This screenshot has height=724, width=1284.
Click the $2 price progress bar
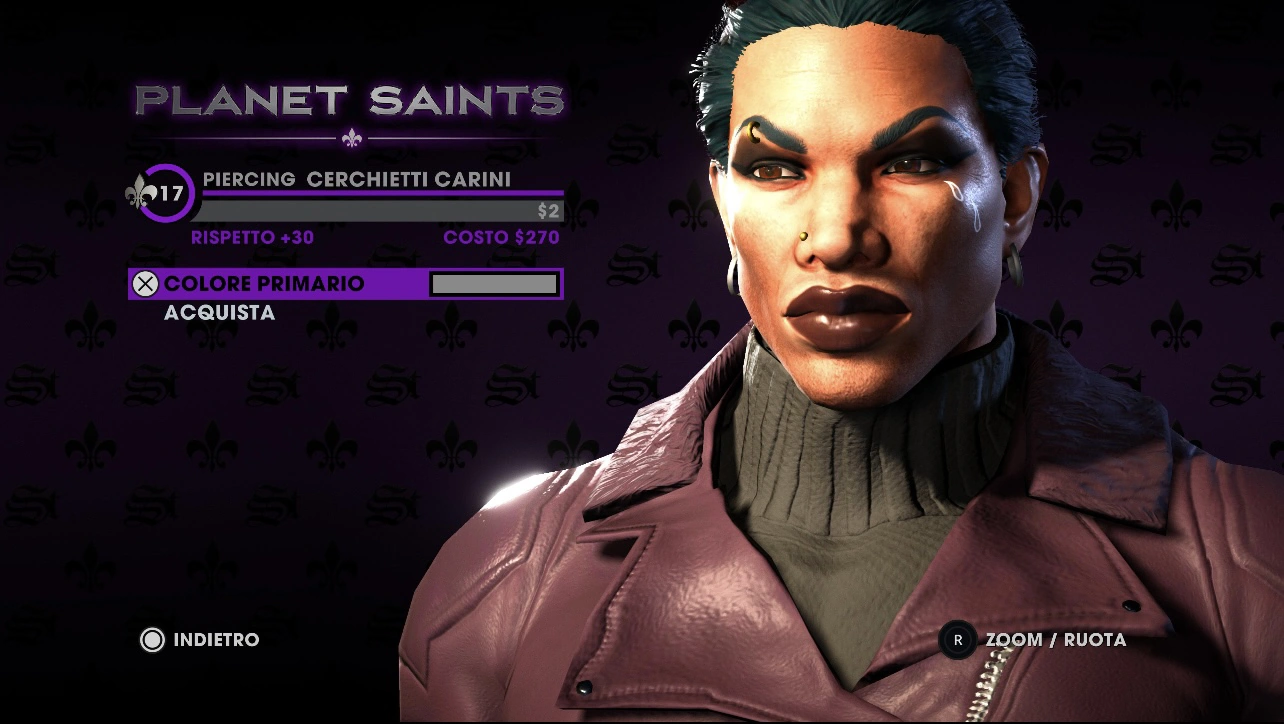(380, 209)
